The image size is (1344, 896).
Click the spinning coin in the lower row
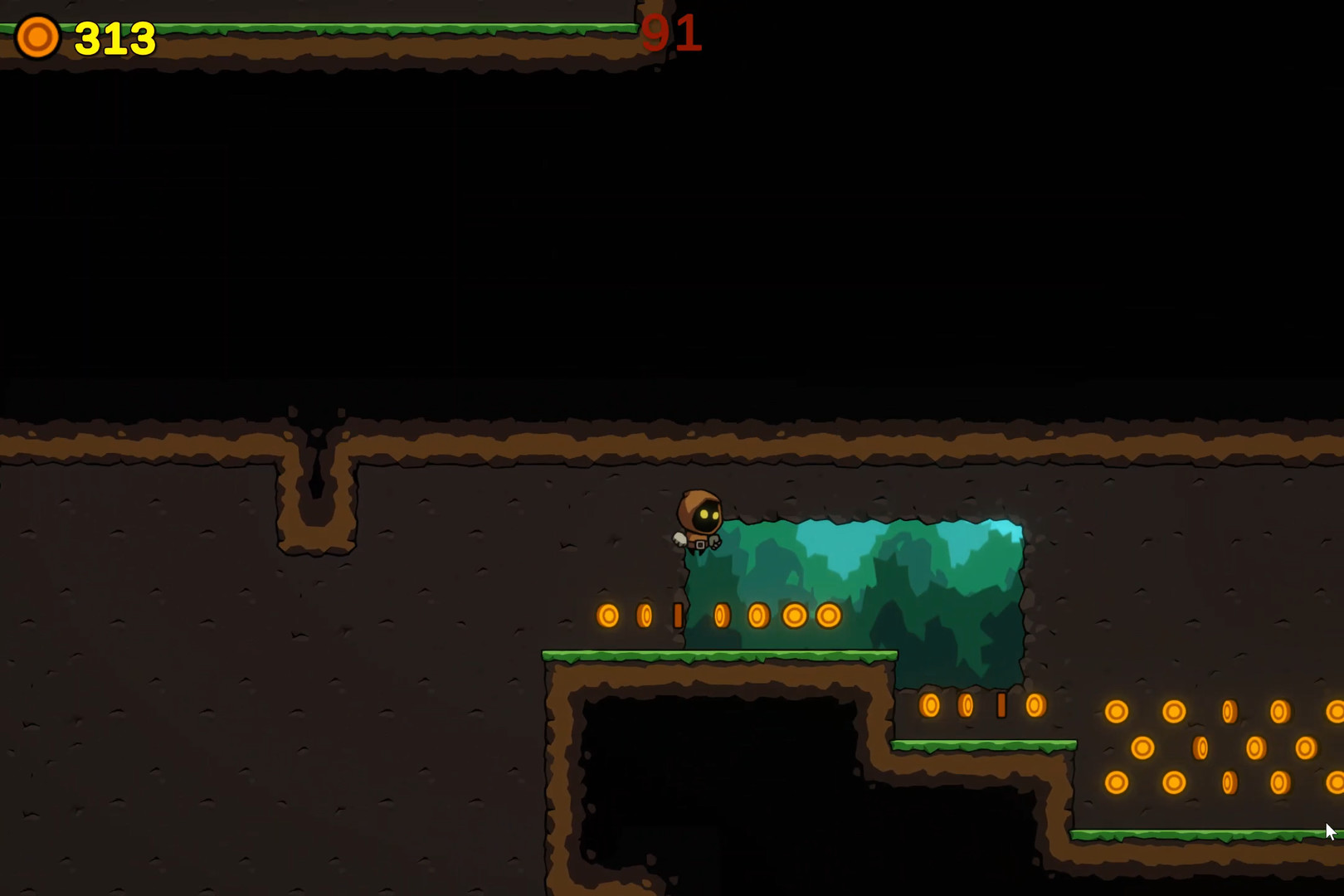(x=1003, y=706)
